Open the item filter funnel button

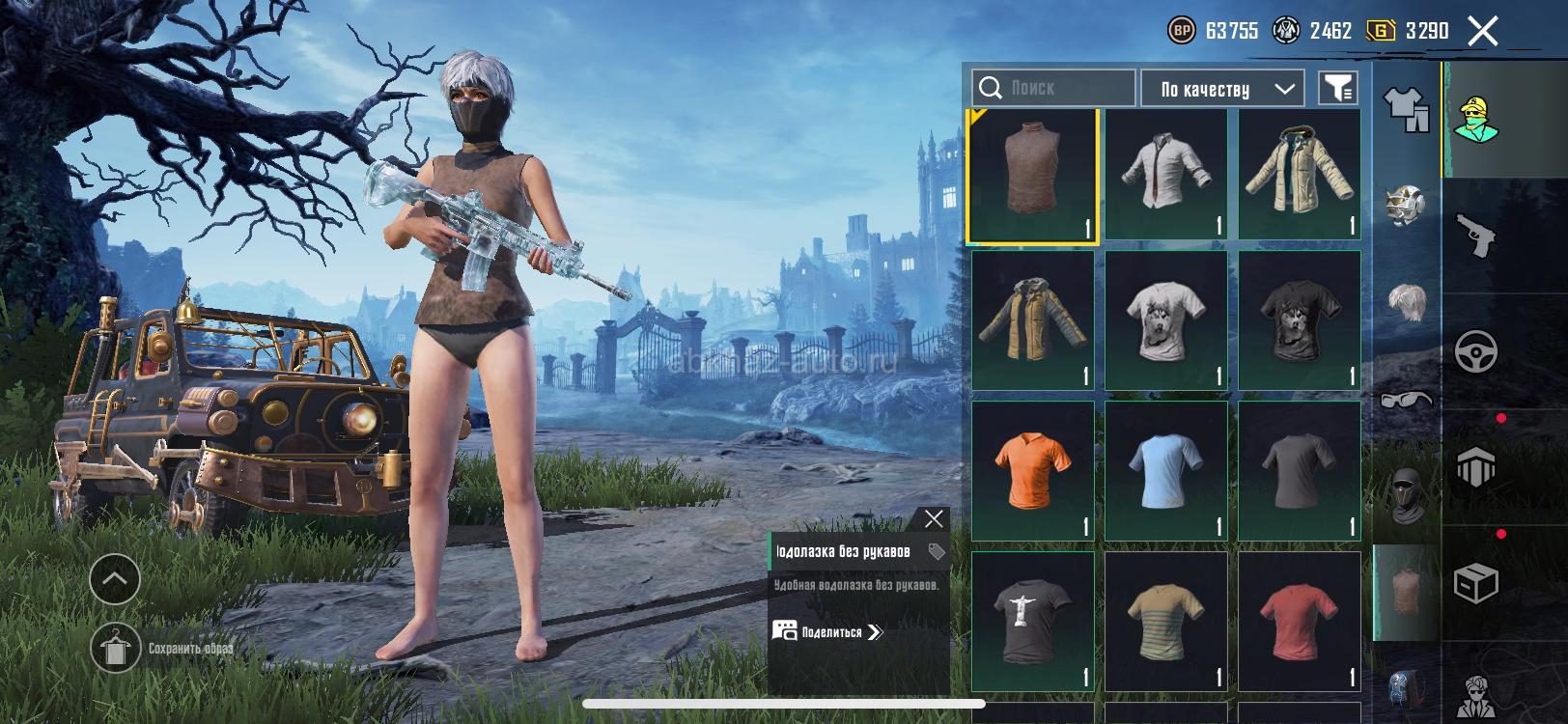(x=1338, y=89)
